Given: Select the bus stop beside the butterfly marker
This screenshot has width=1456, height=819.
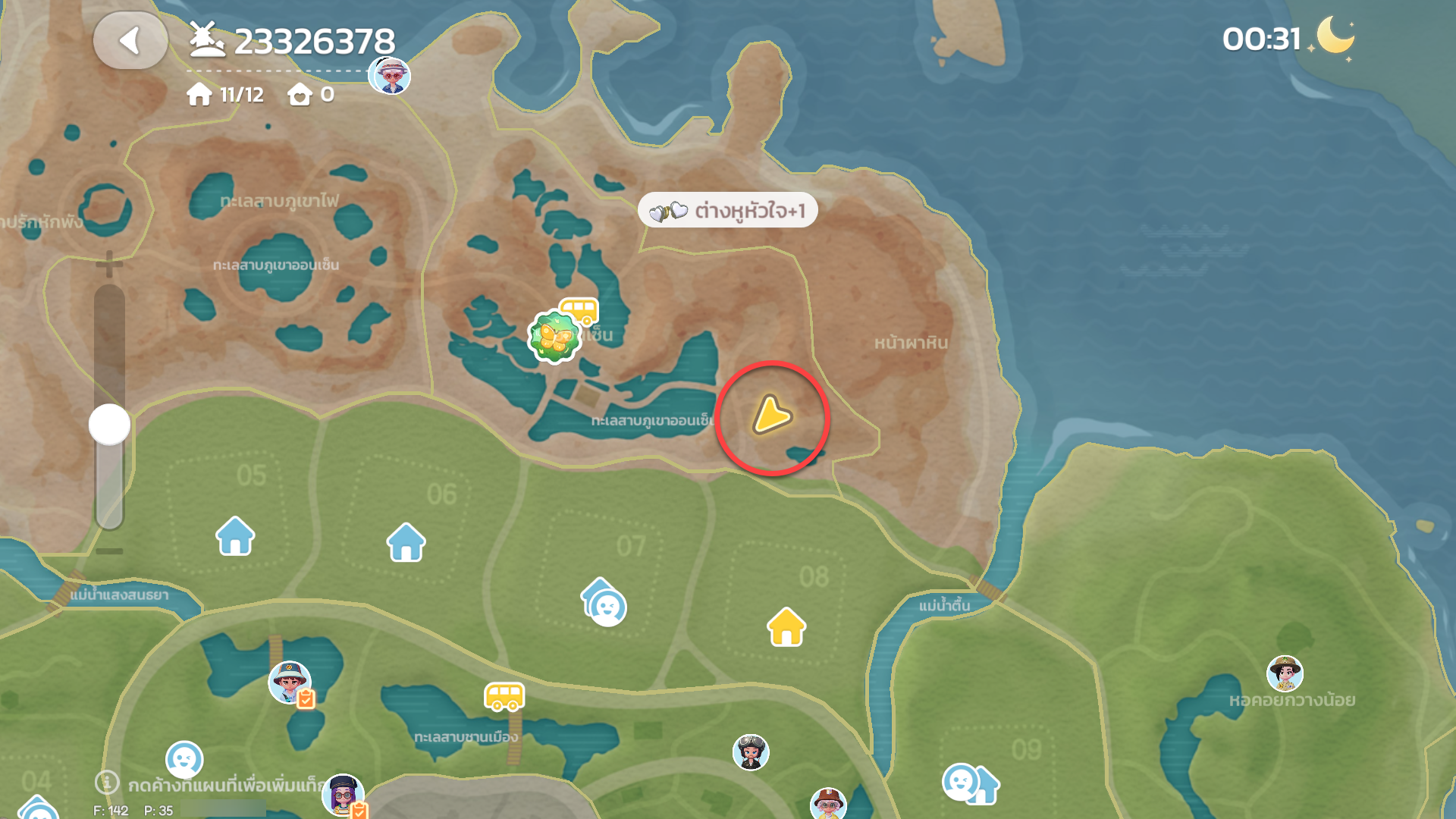Looking at the screenshot, I should (x=580, y=310).
